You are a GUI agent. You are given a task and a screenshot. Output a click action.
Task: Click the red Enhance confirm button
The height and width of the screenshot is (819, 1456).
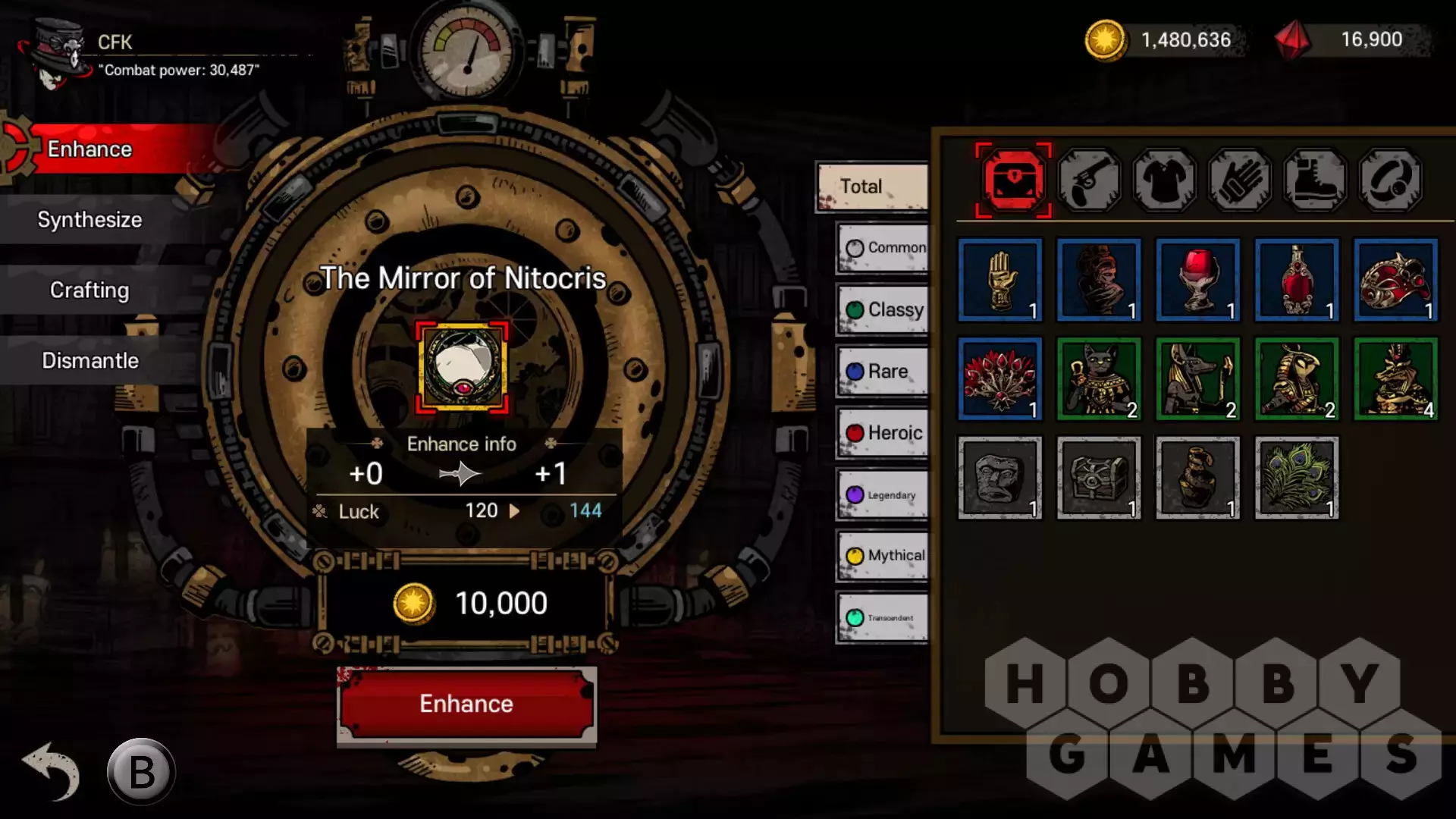pyautogui.click(x=466, y=704)
